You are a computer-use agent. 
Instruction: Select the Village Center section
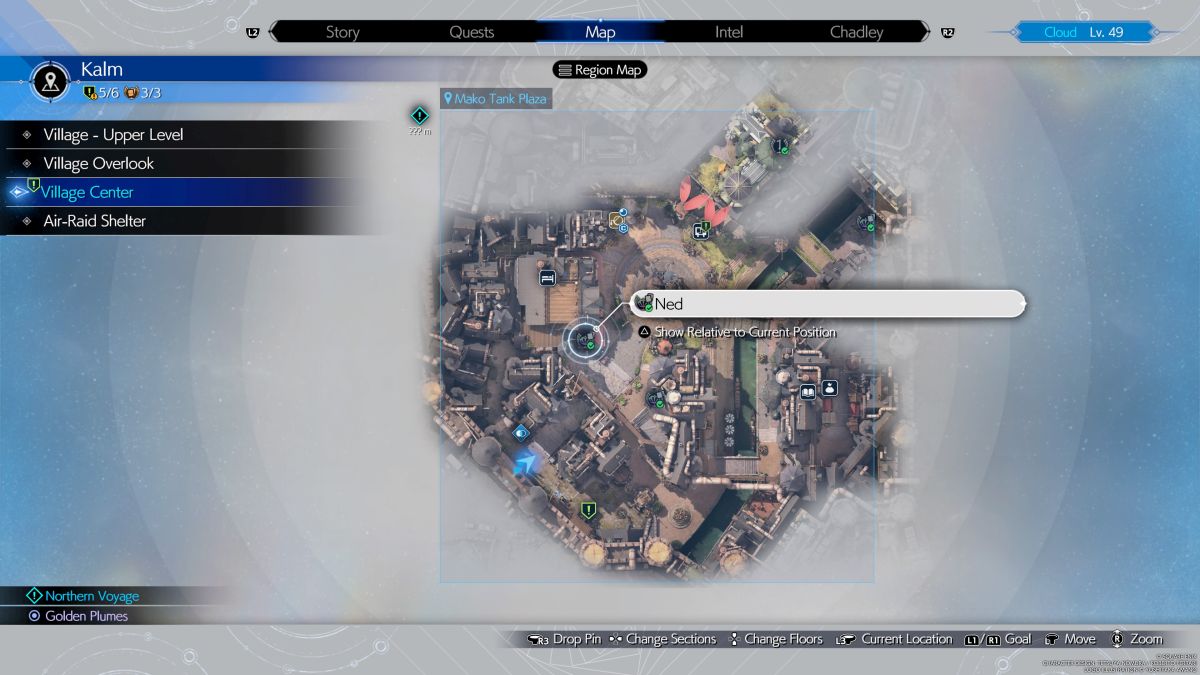[x=88, y=192]
